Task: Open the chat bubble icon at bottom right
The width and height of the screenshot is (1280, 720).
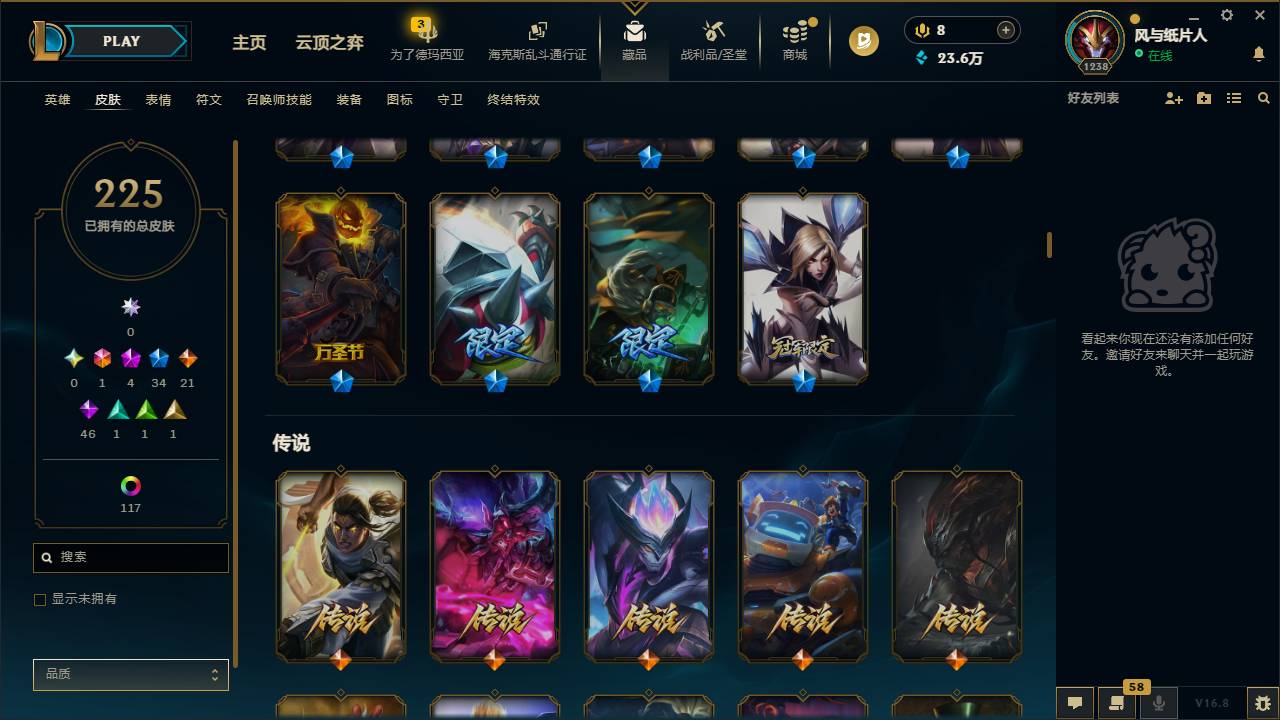Action: tap(1075, 703)
